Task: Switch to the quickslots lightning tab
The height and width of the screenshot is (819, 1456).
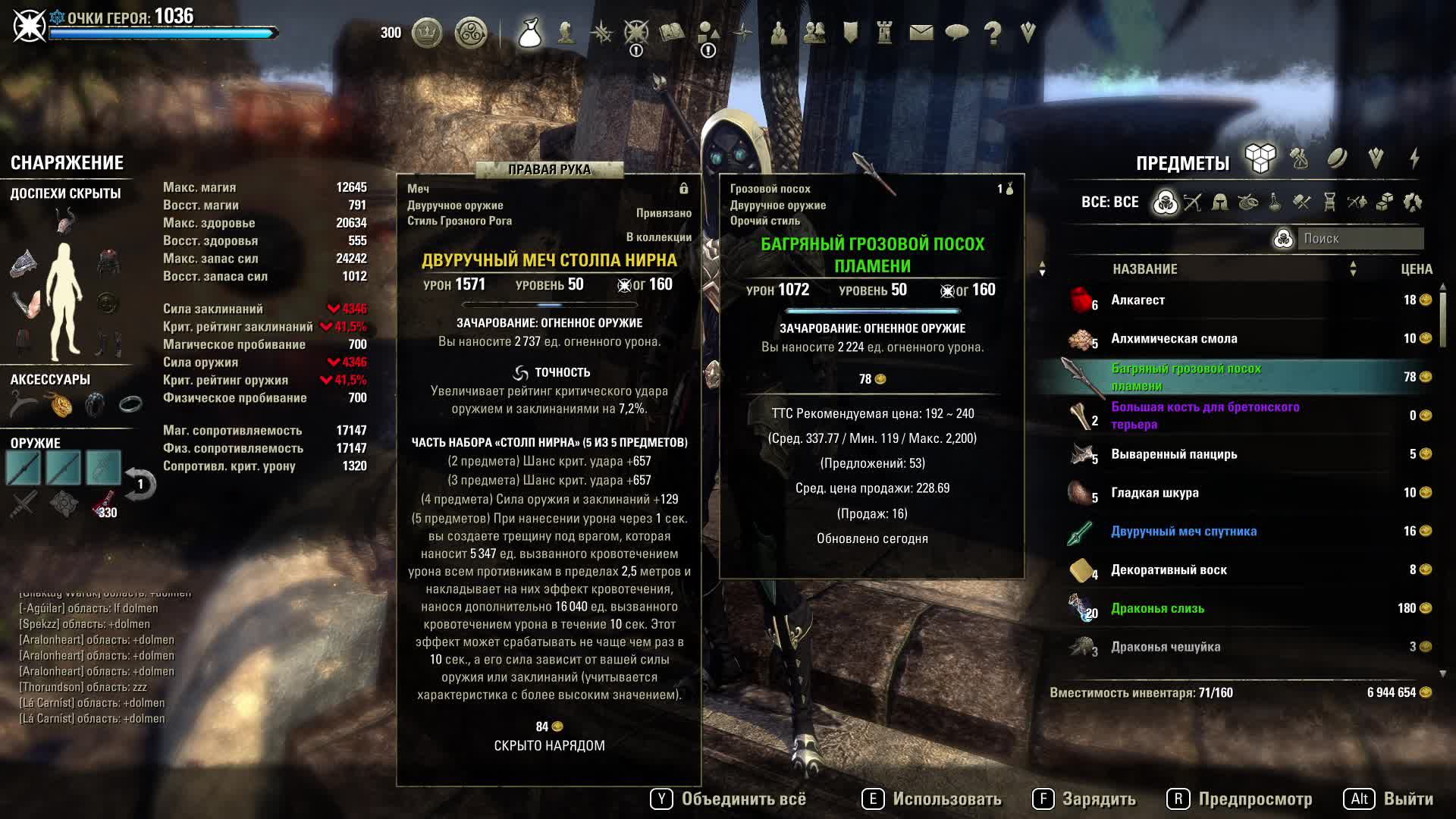Action: (1414, 158)
